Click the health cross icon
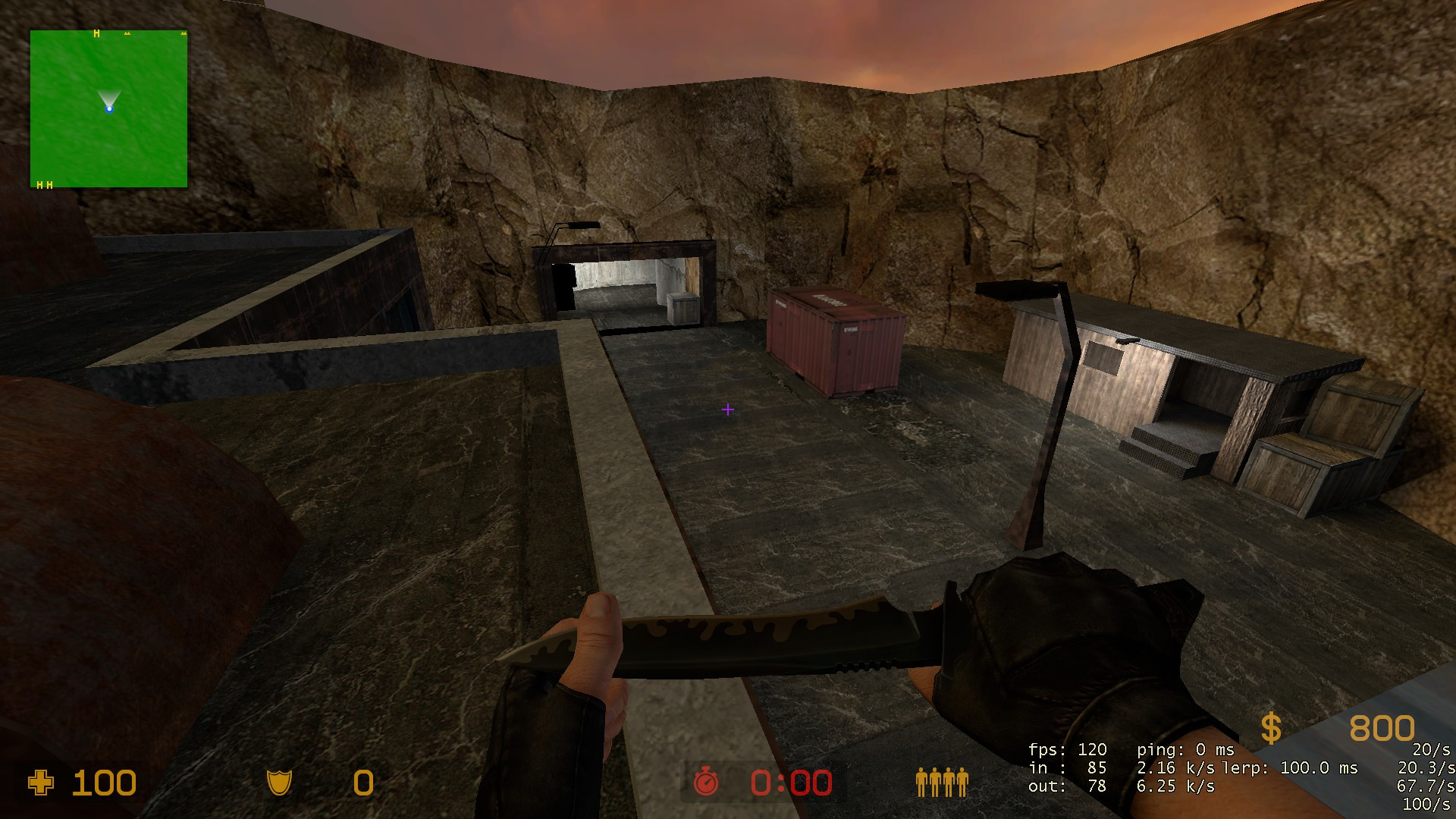 coord(42,782)
